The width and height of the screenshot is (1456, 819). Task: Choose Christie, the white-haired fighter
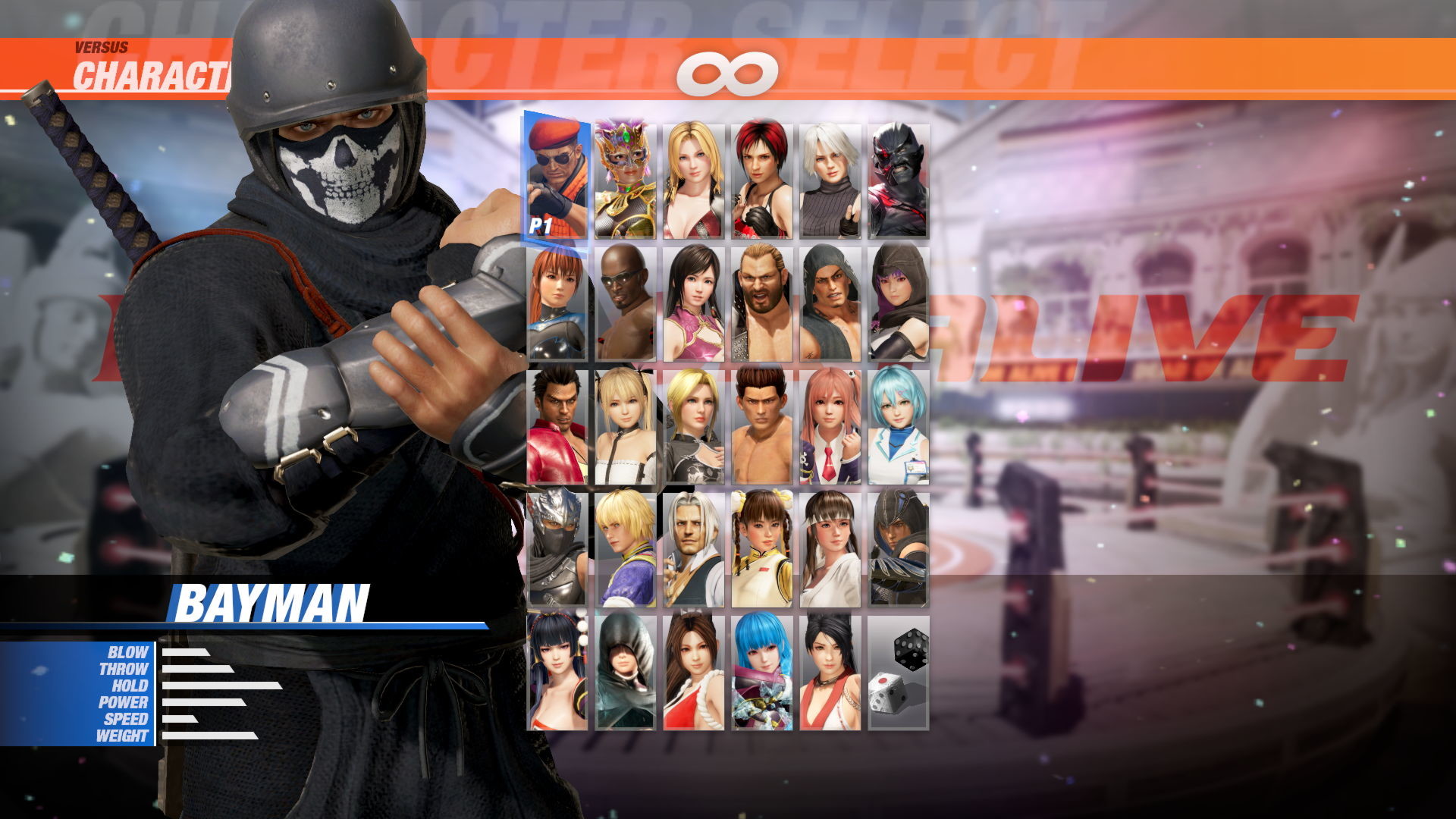coord(829,174)
